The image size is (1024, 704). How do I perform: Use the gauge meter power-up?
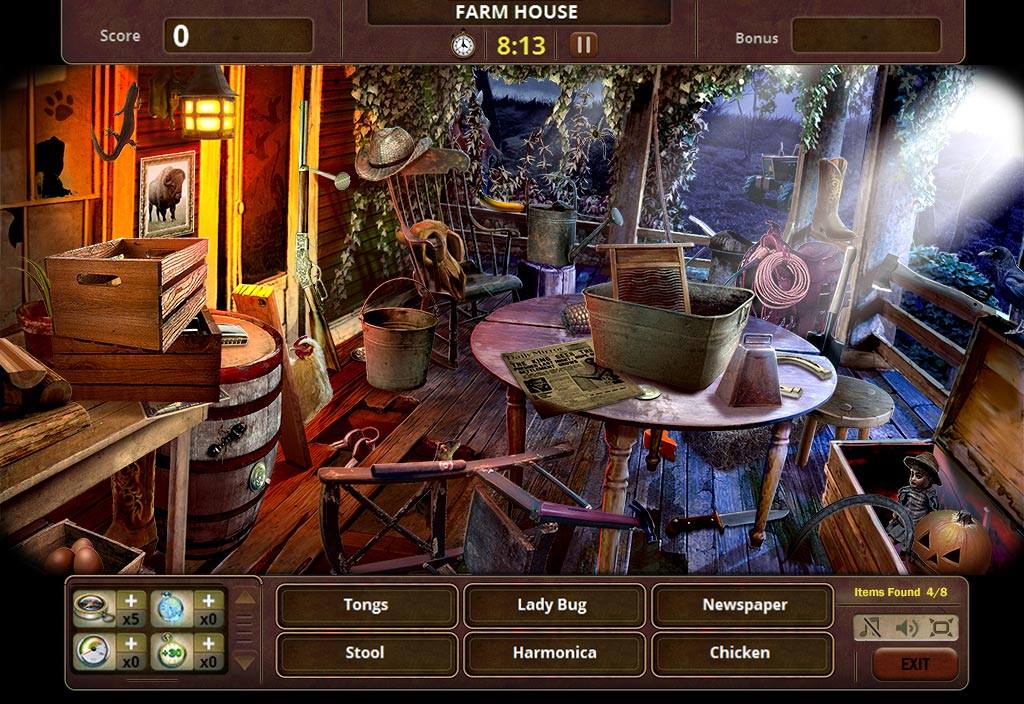coord(93,652)
